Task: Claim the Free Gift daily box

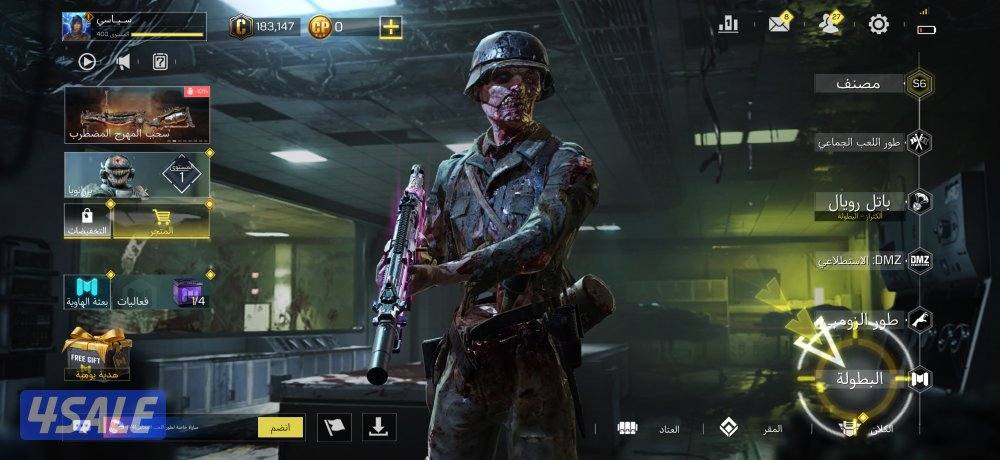Action: (96, 354)
